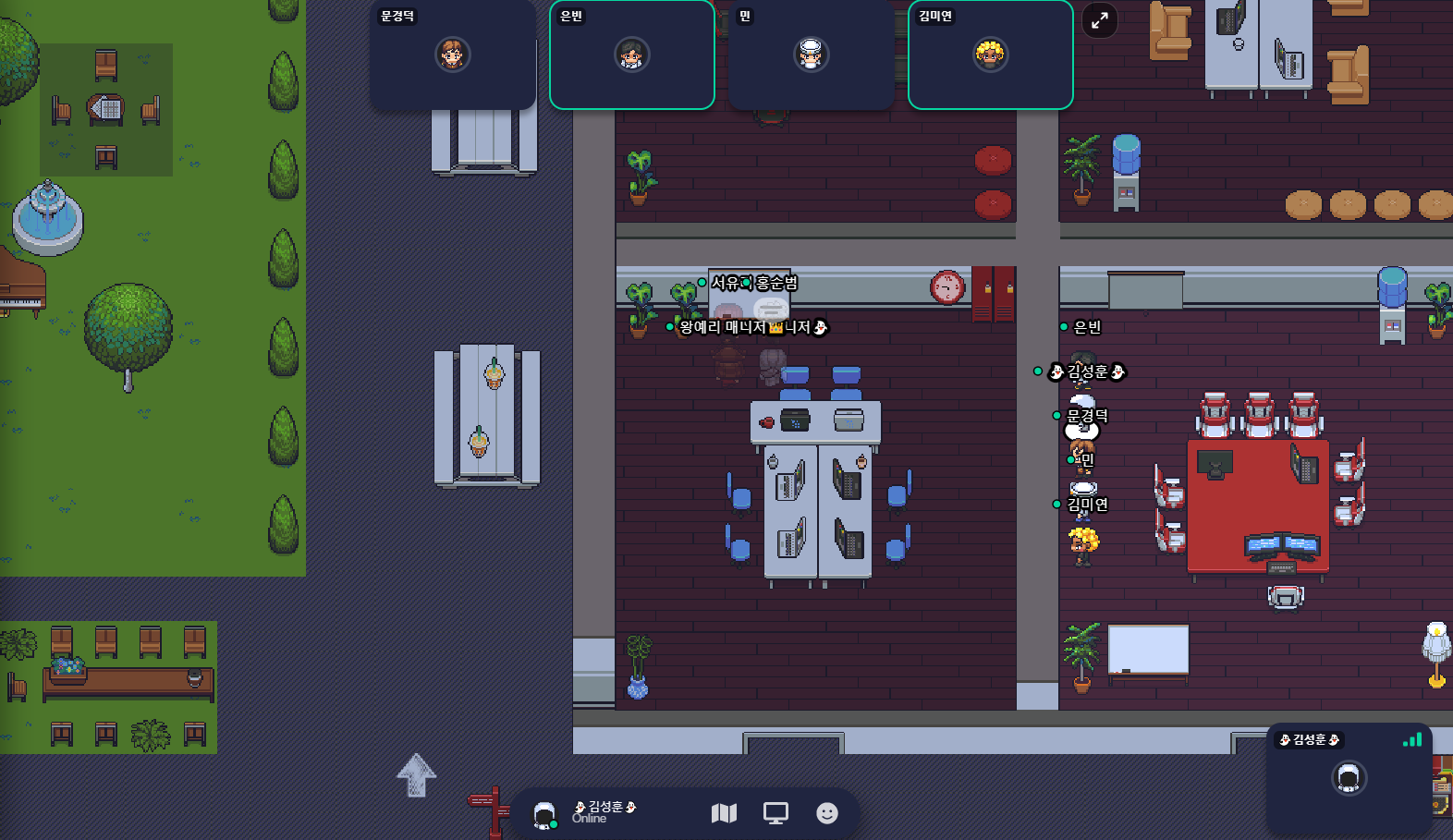Screen dimensions: 1453x840
Task: Start screen share with monitor icon
Action: pyautogui.click(x=775, y=813)
